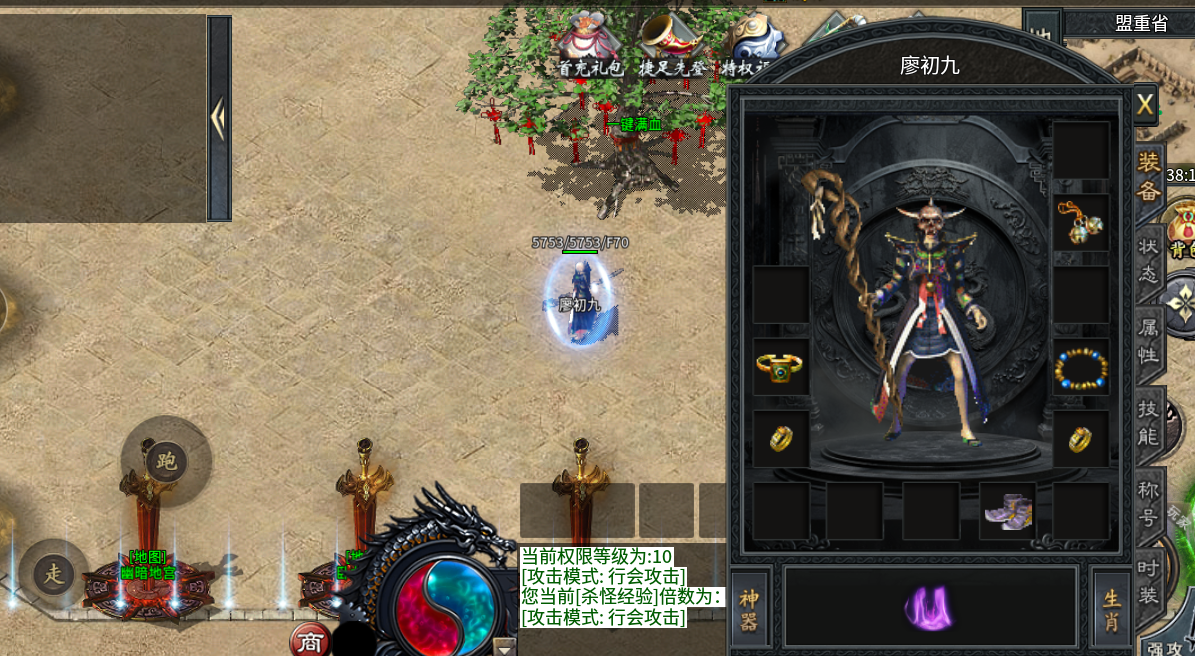Select the green gem bracelet slot
The image size is (1195, 656).
780,367
